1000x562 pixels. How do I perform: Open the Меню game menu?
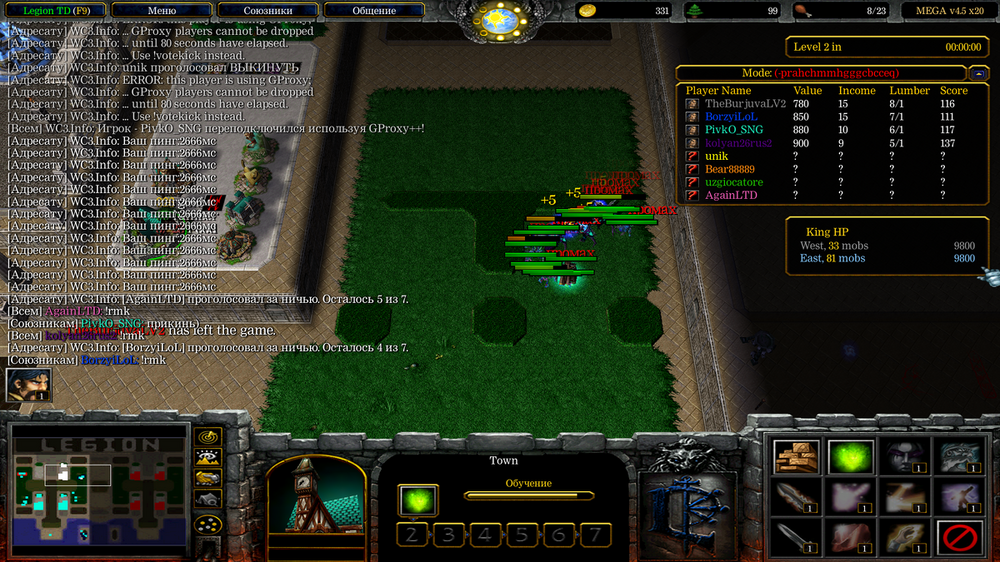161,11
